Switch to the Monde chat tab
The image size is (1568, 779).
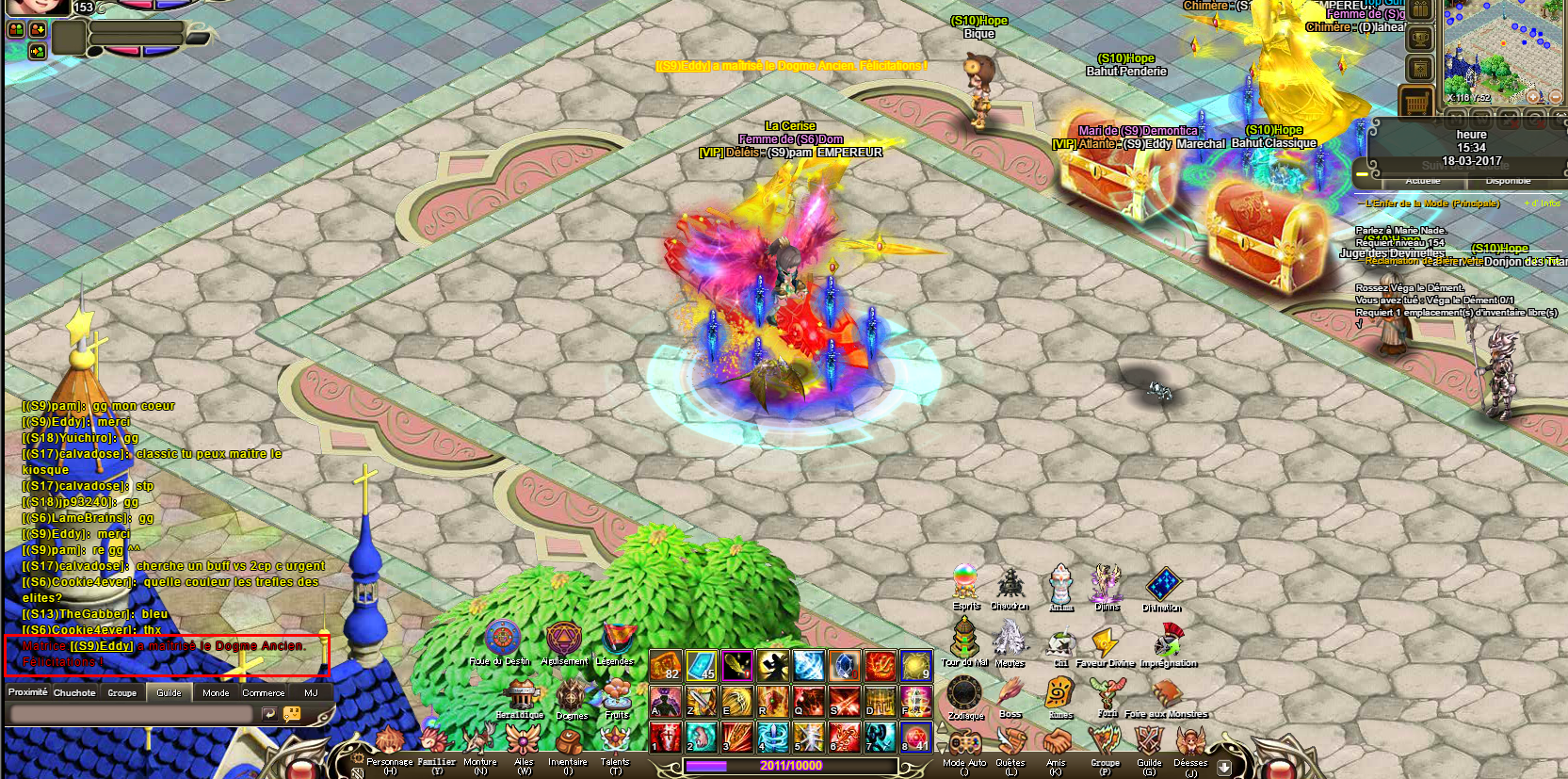click(216, 692)
